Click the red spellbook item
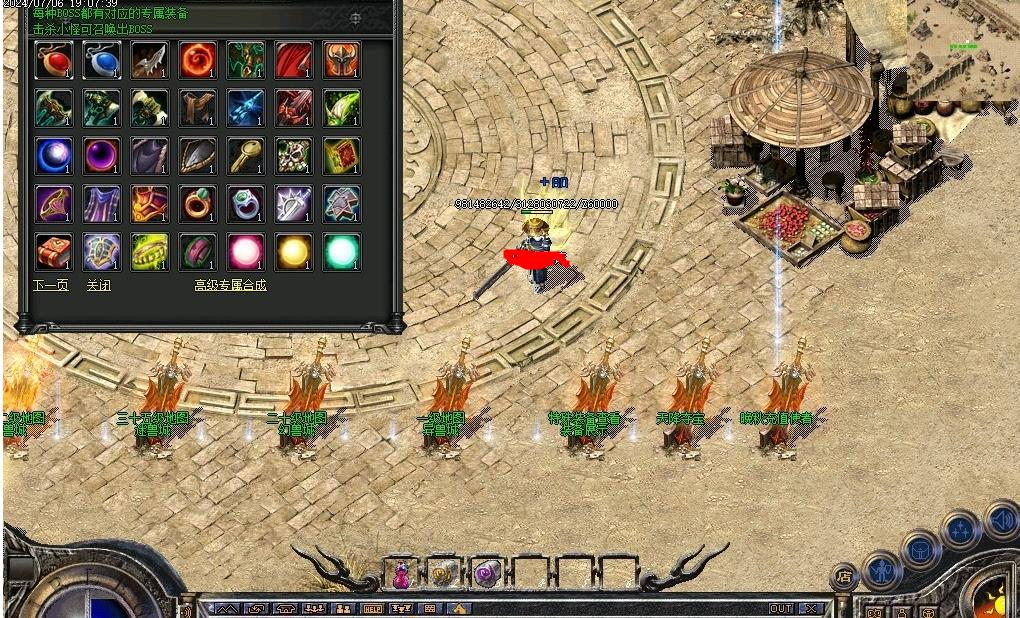 tap(54, 252)
